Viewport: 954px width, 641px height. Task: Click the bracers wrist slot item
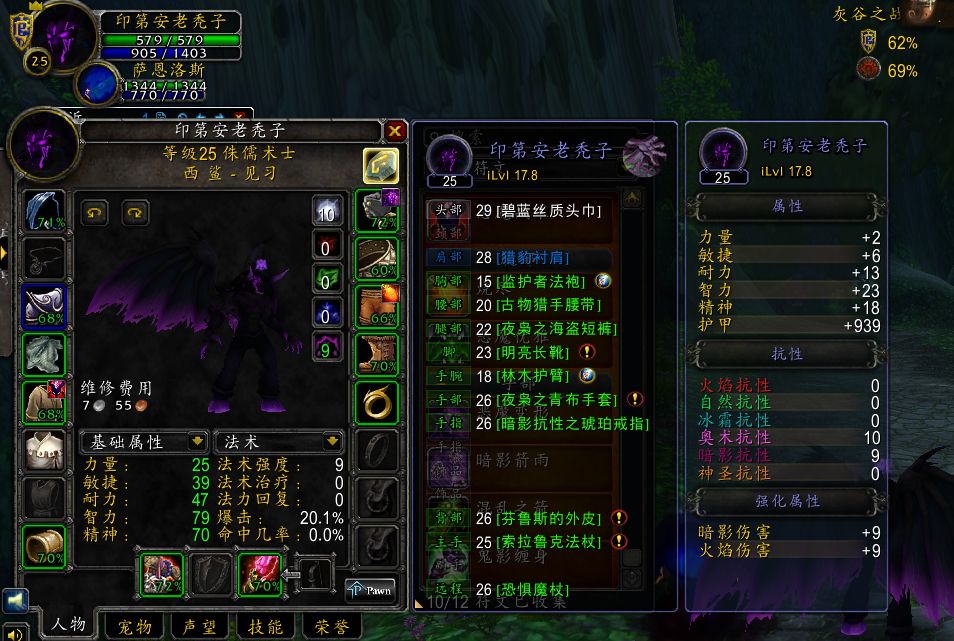[x=43, y=543]
